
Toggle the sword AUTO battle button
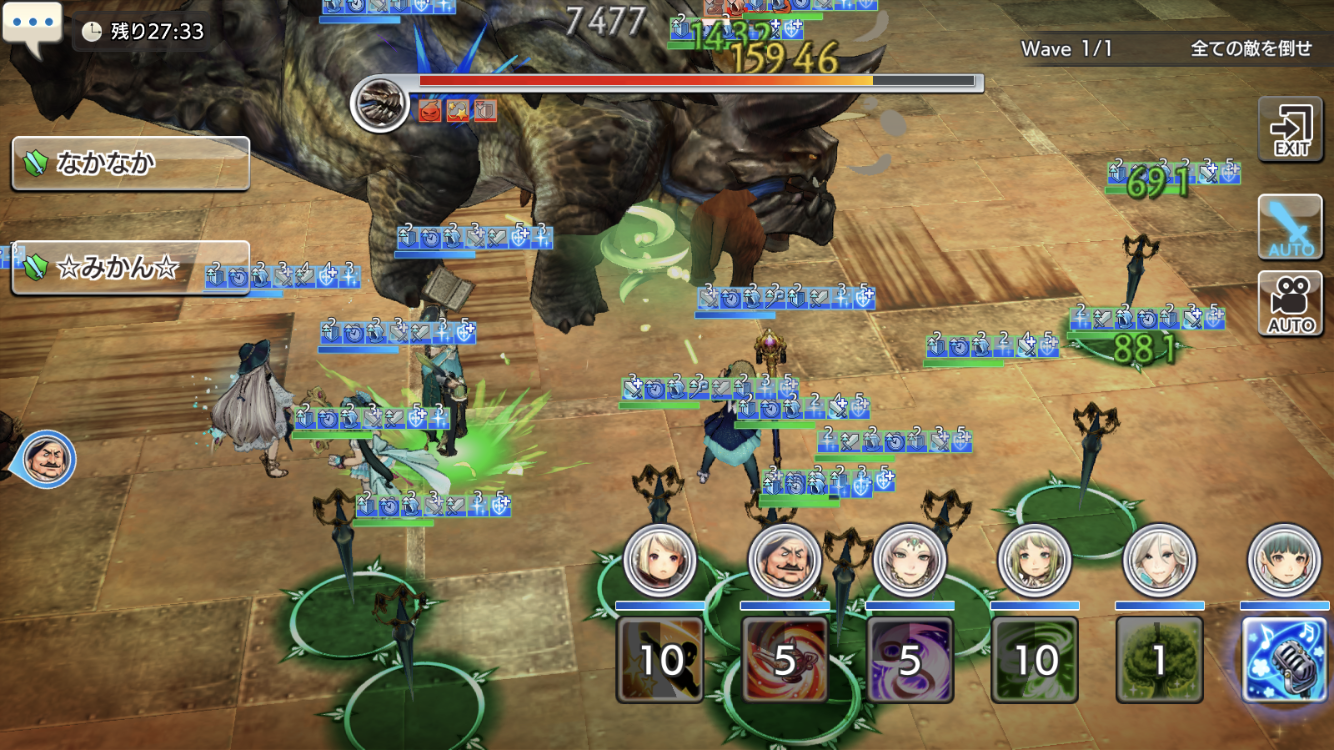coord(1291,228)
